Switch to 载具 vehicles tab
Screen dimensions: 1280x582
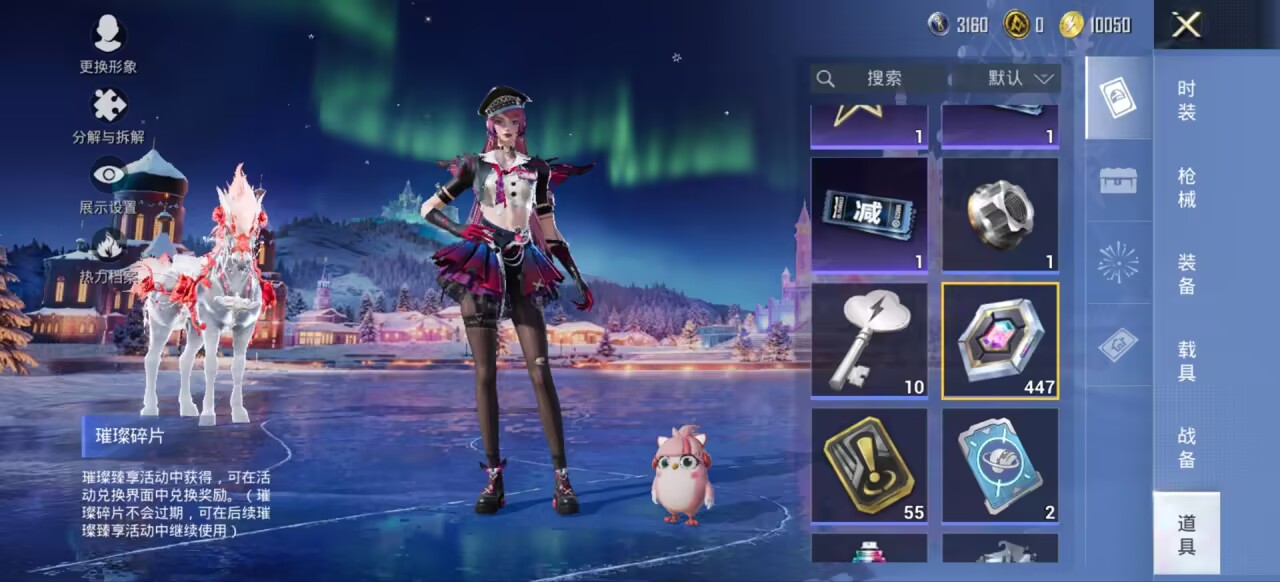[x=1186, y=361]
